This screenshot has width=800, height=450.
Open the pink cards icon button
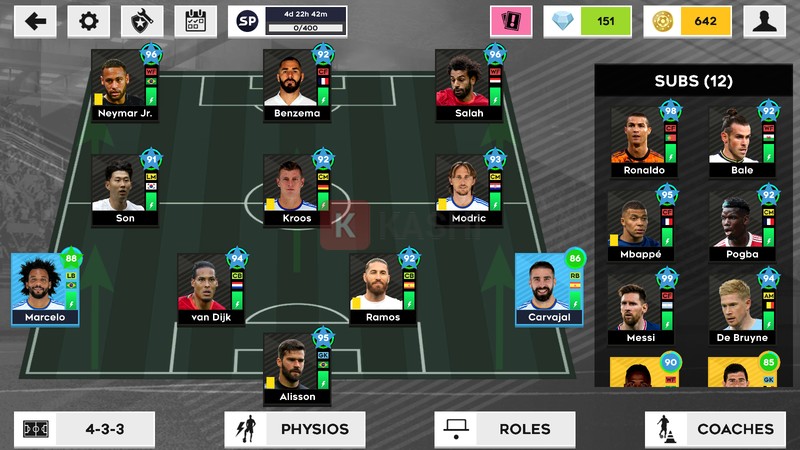click(x=510, y=21)
